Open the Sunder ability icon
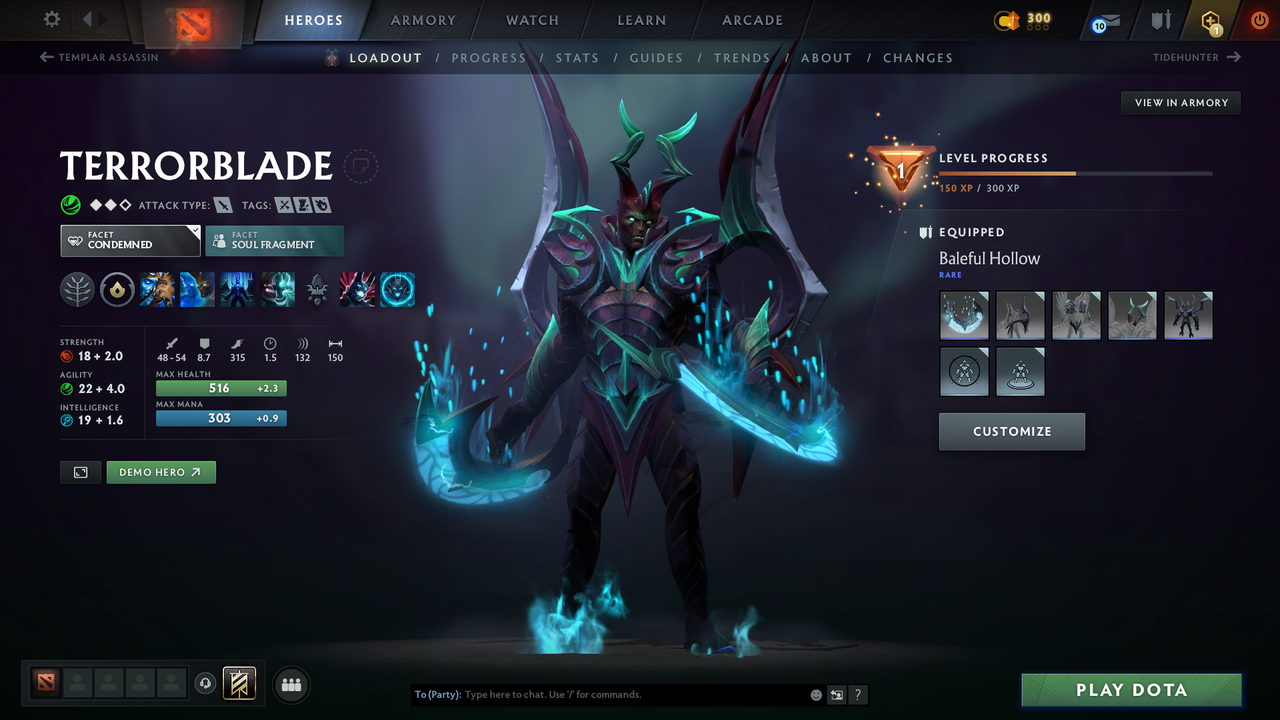 [x=278, y=289]
